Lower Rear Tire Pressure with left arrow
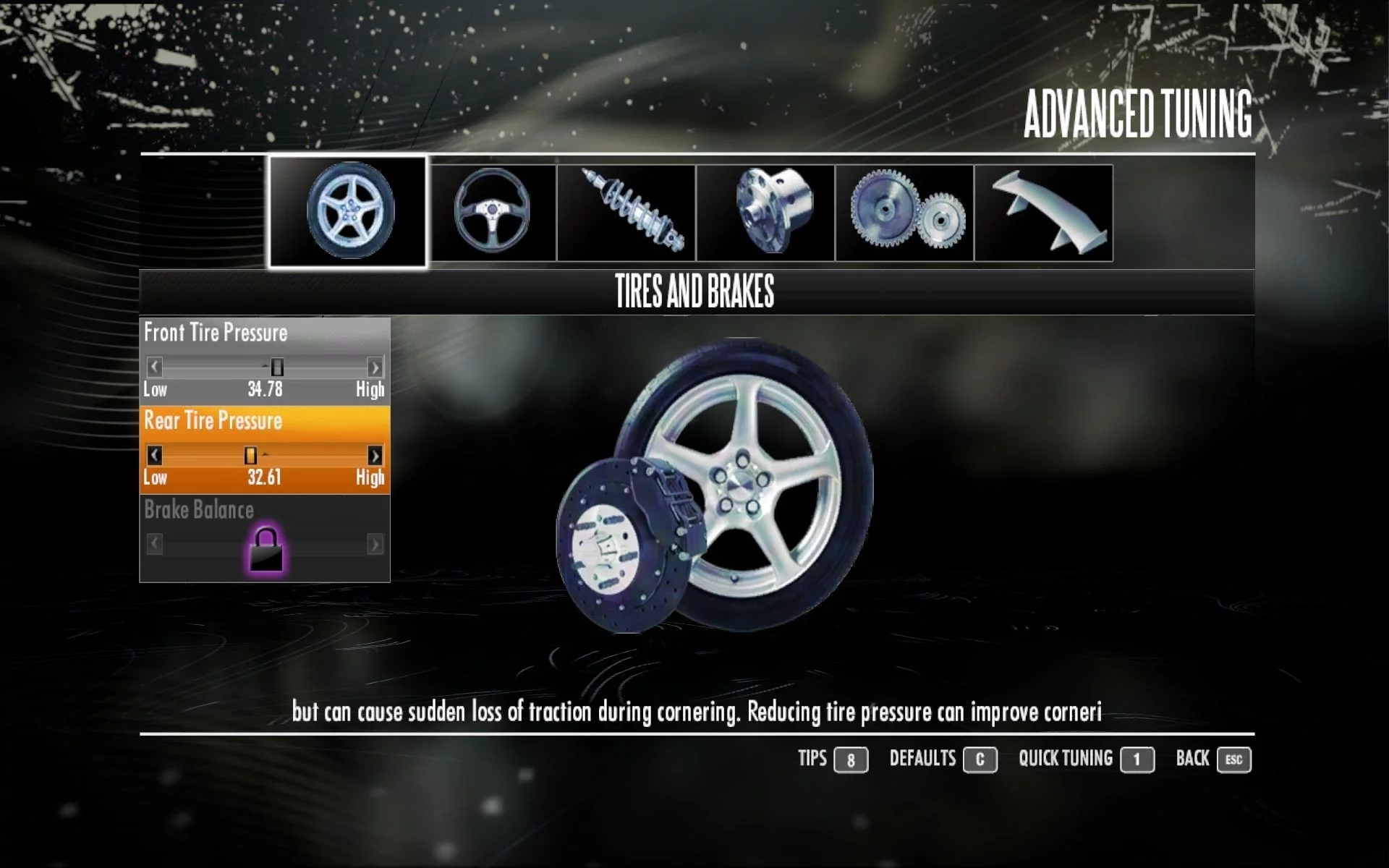Viewport: 1389px width, 868px height. 154,455
